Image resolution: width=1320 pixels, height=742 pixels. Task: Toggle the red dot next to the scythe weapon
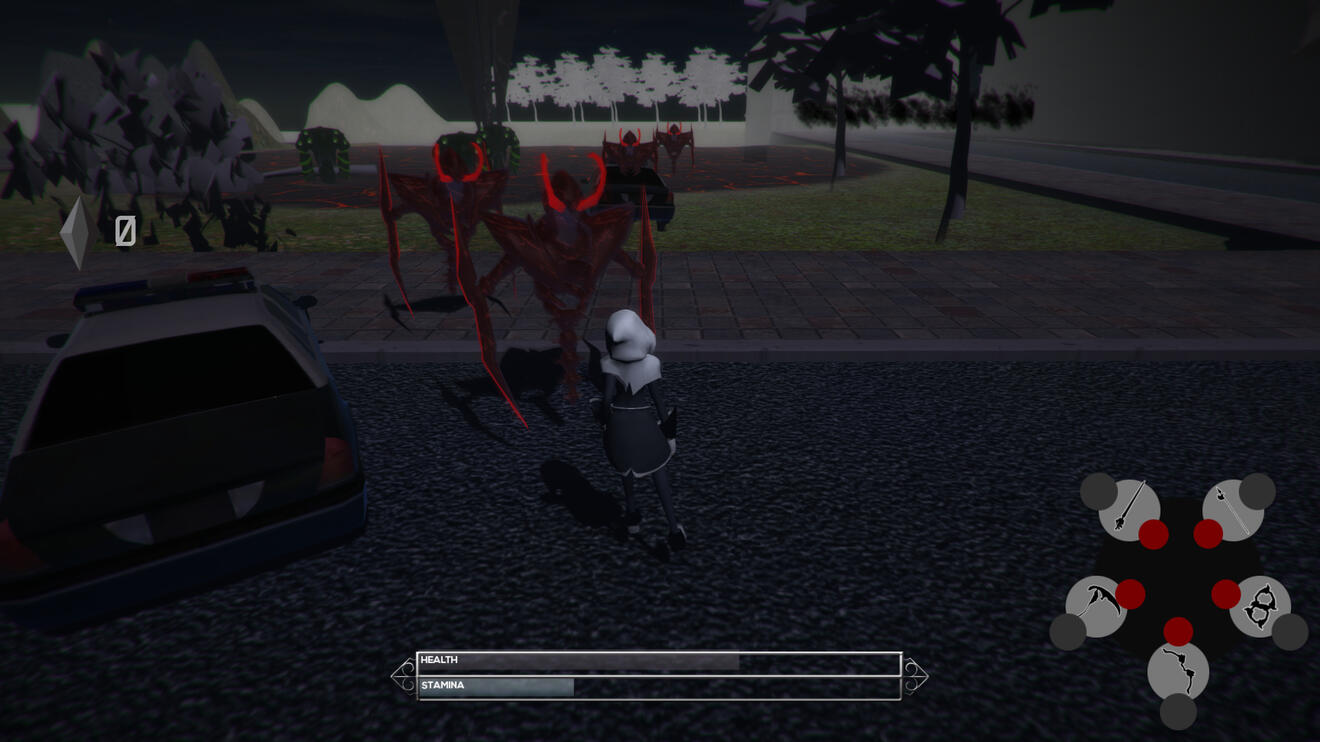pos(1132,595)
